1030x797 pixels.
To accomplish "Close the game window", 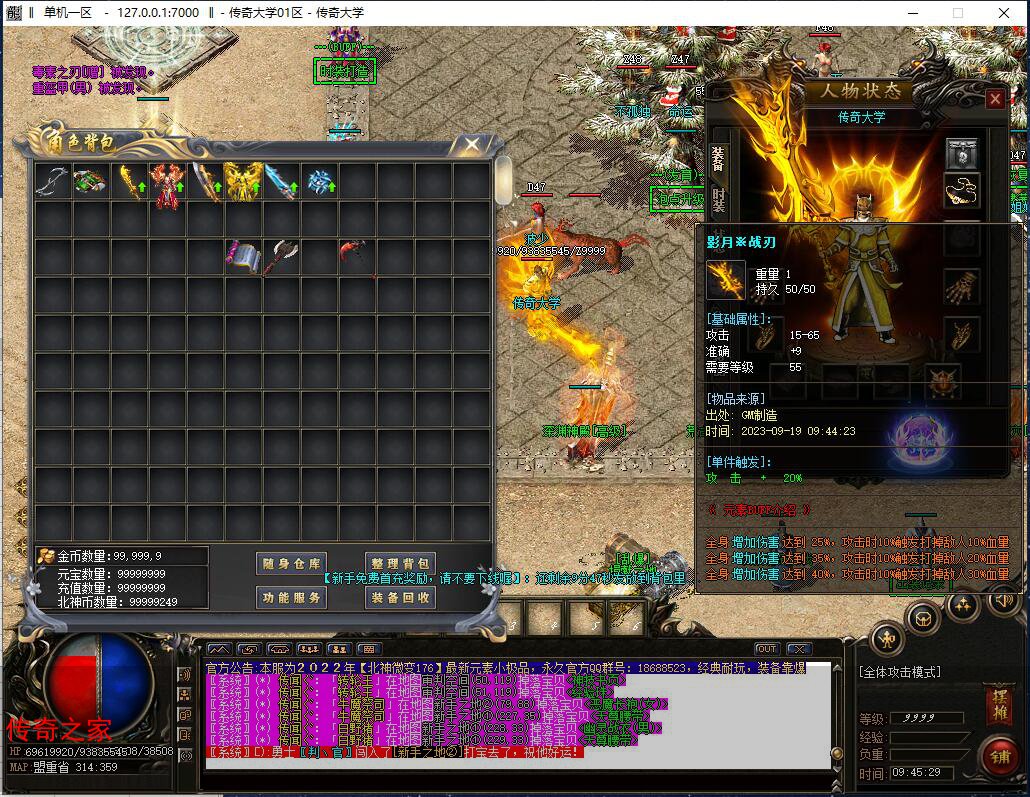I will coord(1003,13).
